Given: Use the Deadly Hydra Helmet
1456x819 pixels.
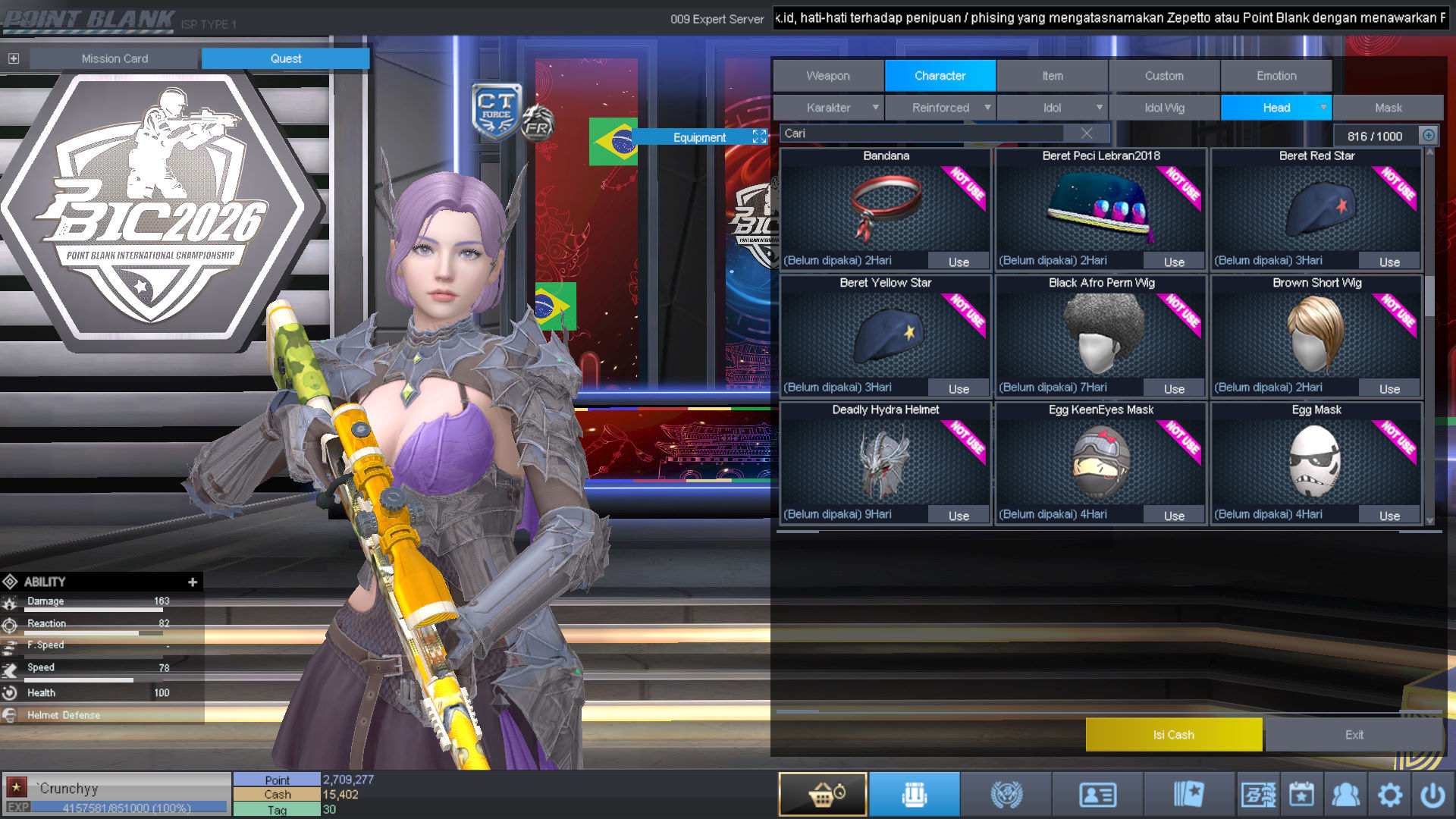Looking at the screenshot, I should (959, 516).
